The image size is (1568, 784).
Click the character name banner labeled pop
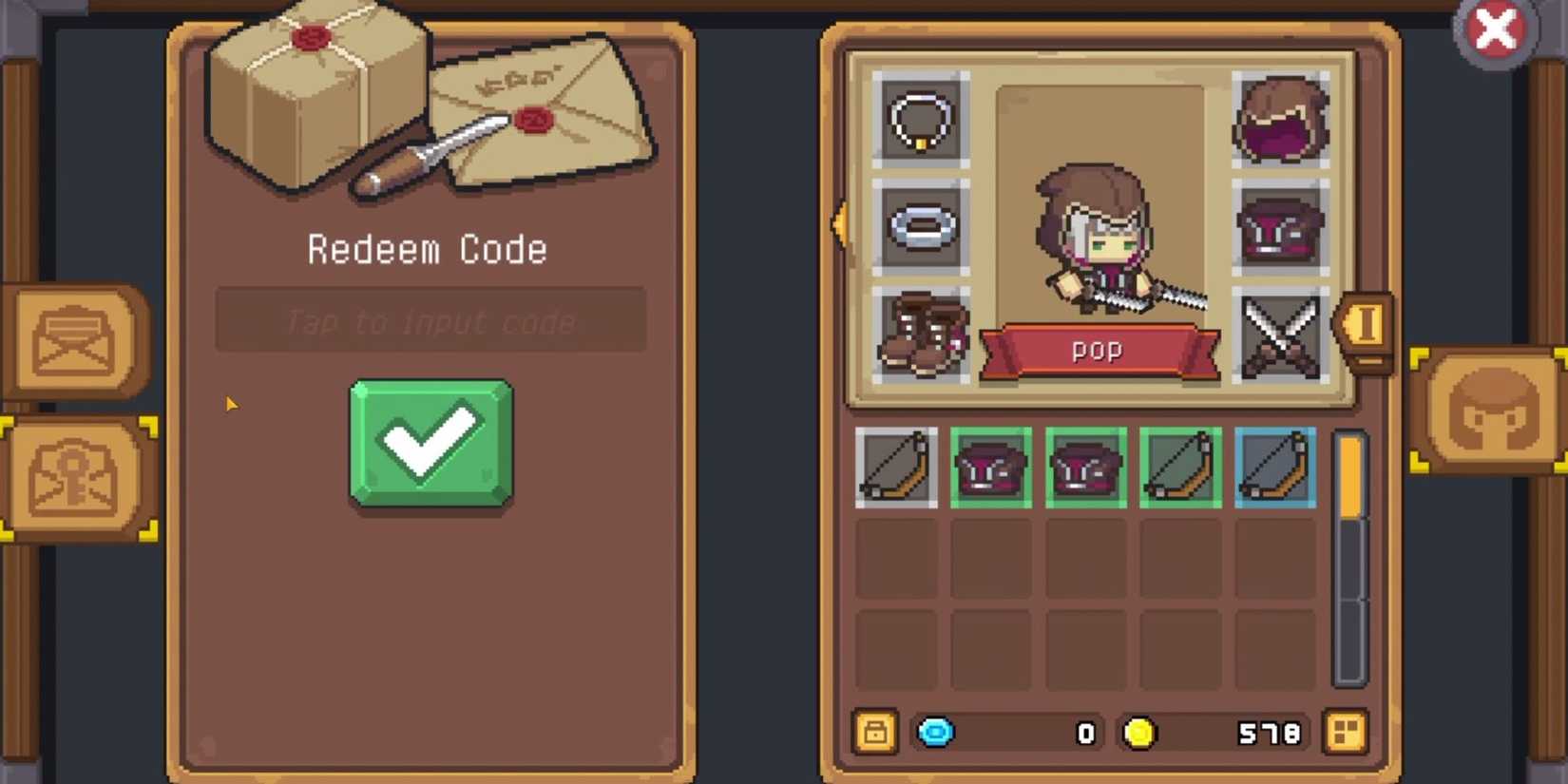tap(1096, 350)
